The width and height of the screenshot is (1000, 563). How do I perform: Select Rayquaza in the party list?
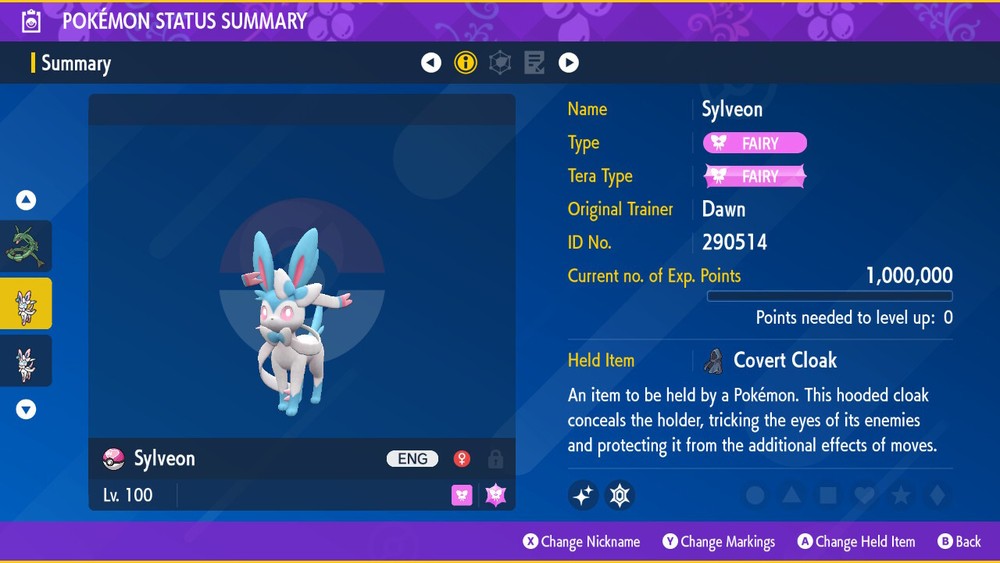point(26,247)
